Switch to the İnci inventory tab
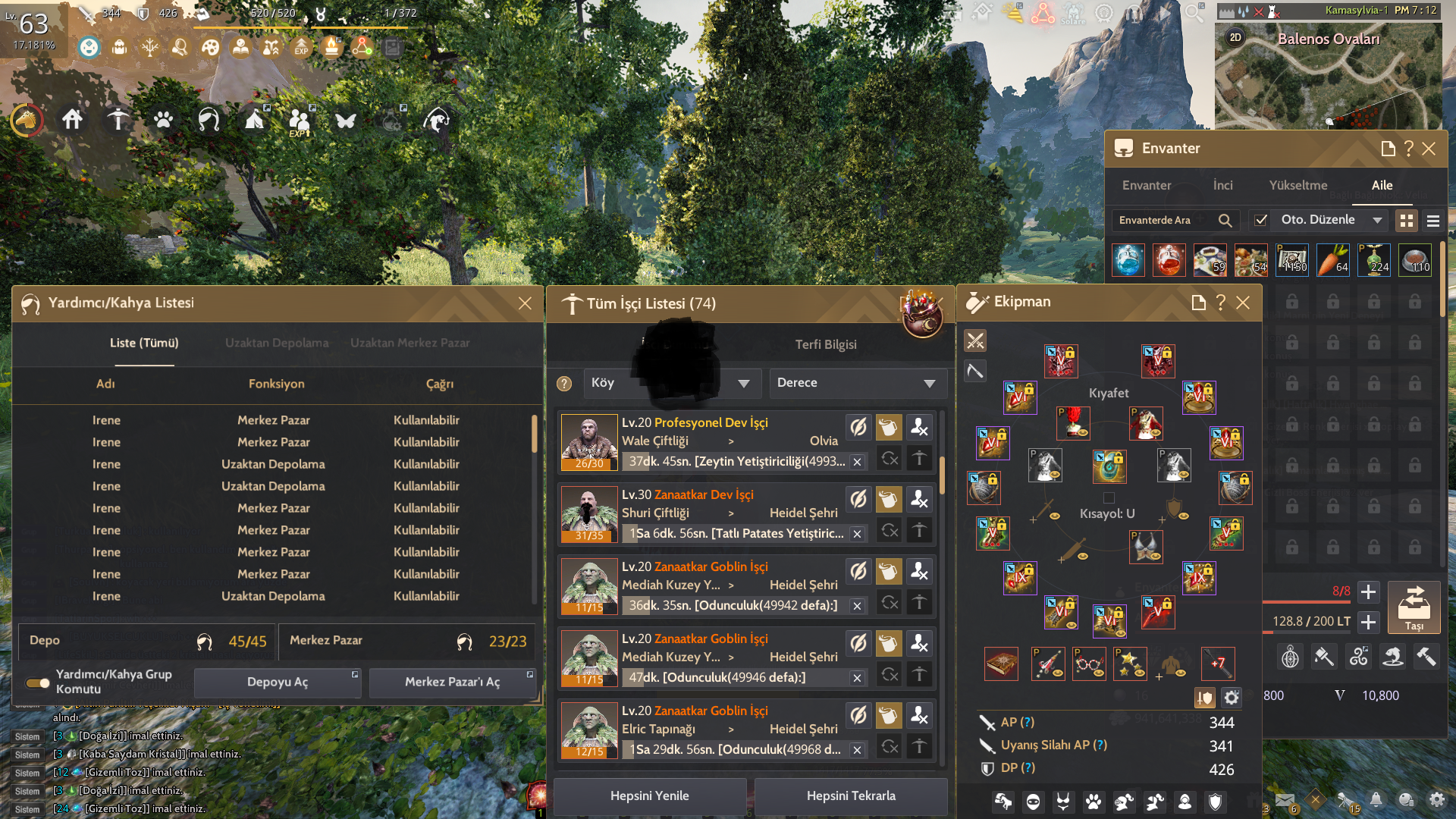 1222,185
